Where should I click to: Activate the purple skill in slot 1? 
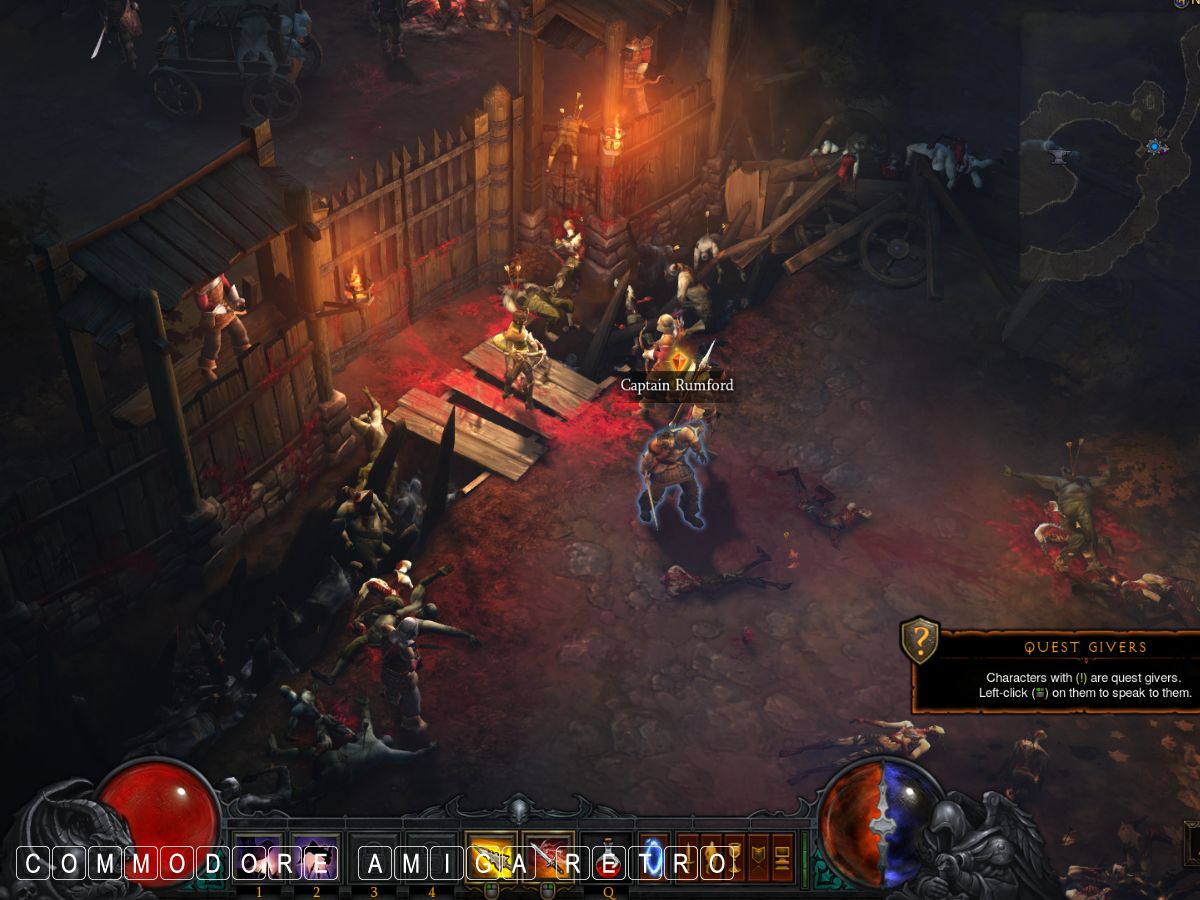pos(259,857)
